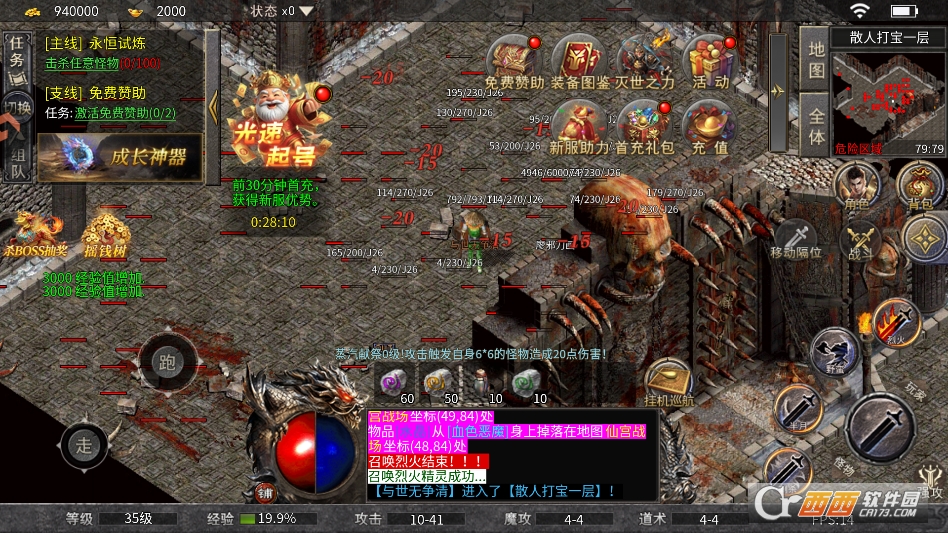
Task: Activate the 野蛮 charge skill
Action: pos(835,352)
